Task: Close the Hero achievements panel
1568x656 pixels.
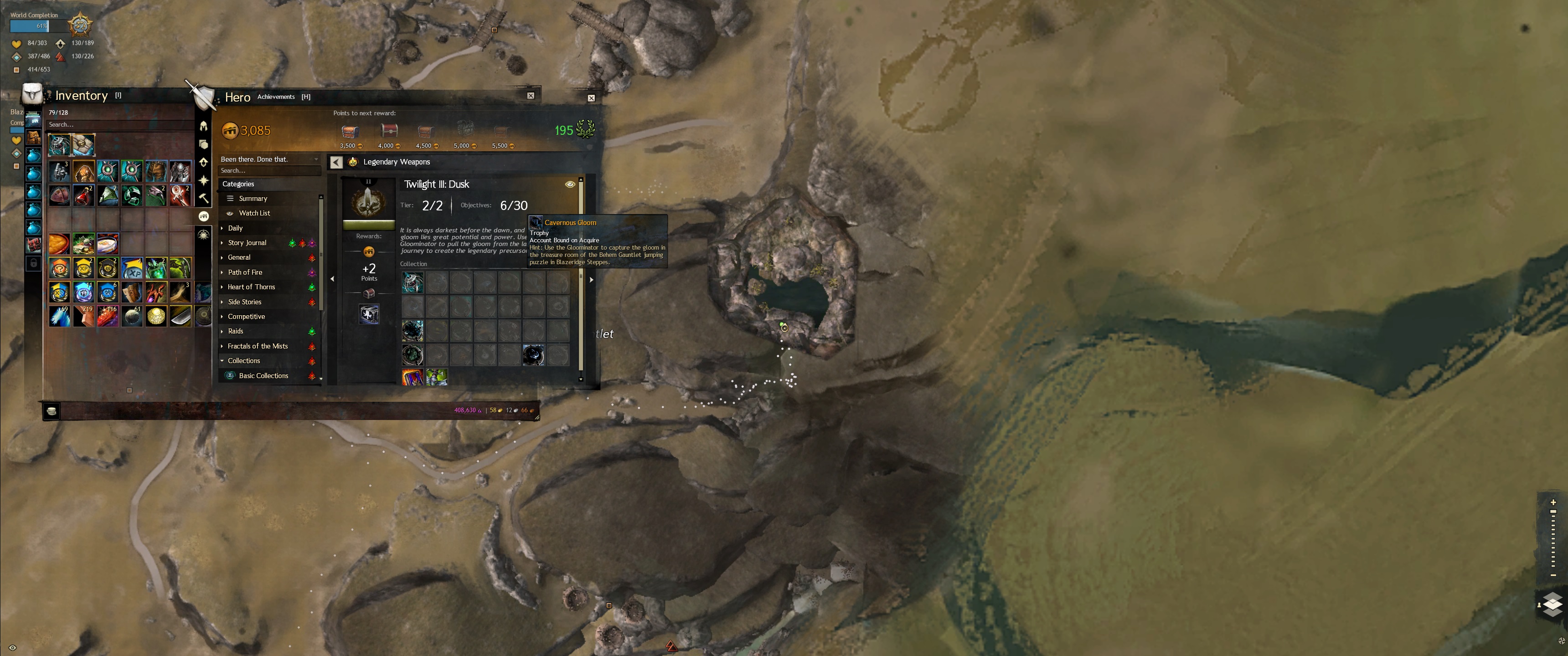Action: pos(591,98)
